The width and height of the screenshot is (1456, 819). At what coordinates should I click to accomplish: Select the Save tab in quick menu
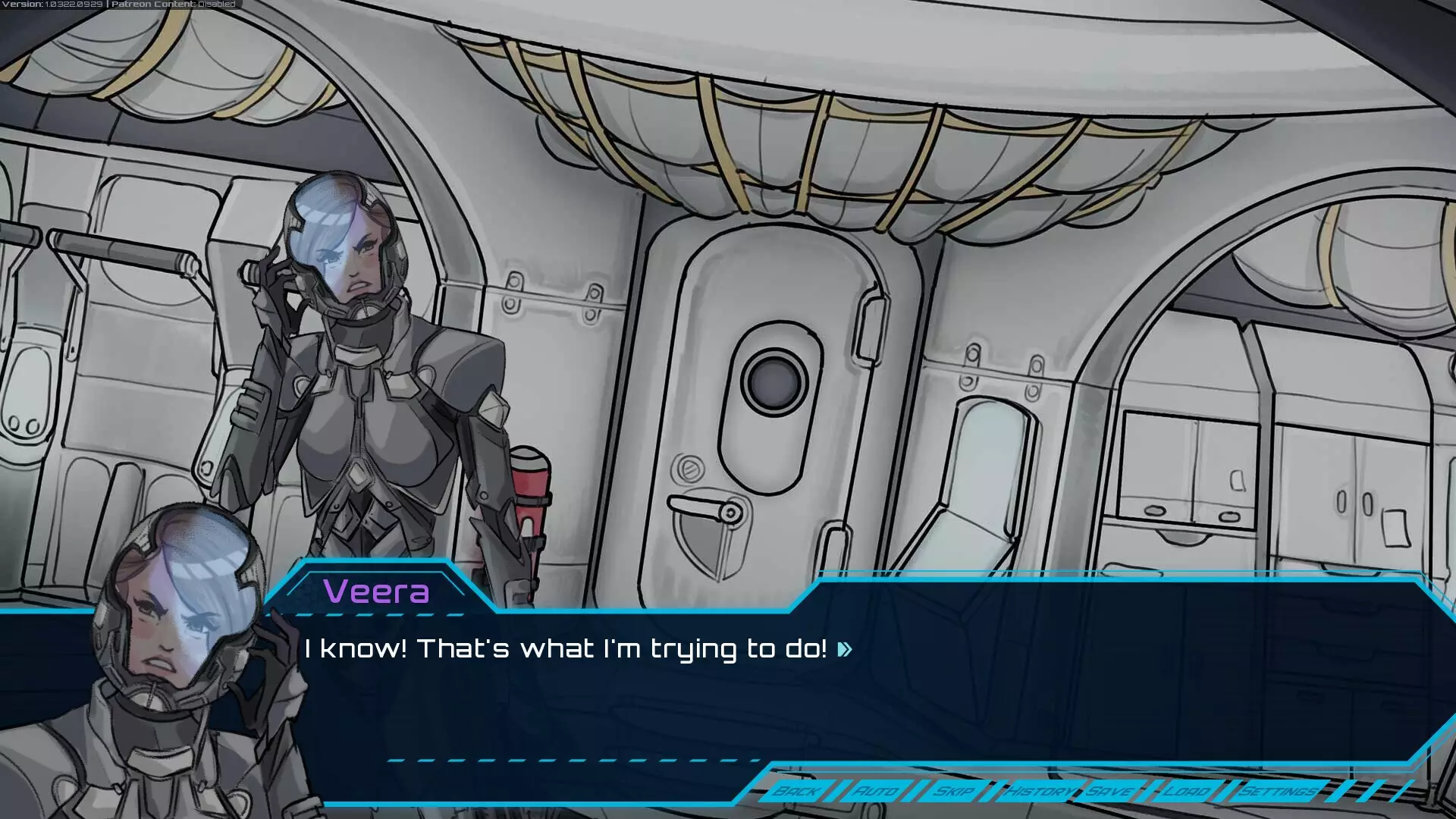pyautogui.click(x=1109, y=791)
